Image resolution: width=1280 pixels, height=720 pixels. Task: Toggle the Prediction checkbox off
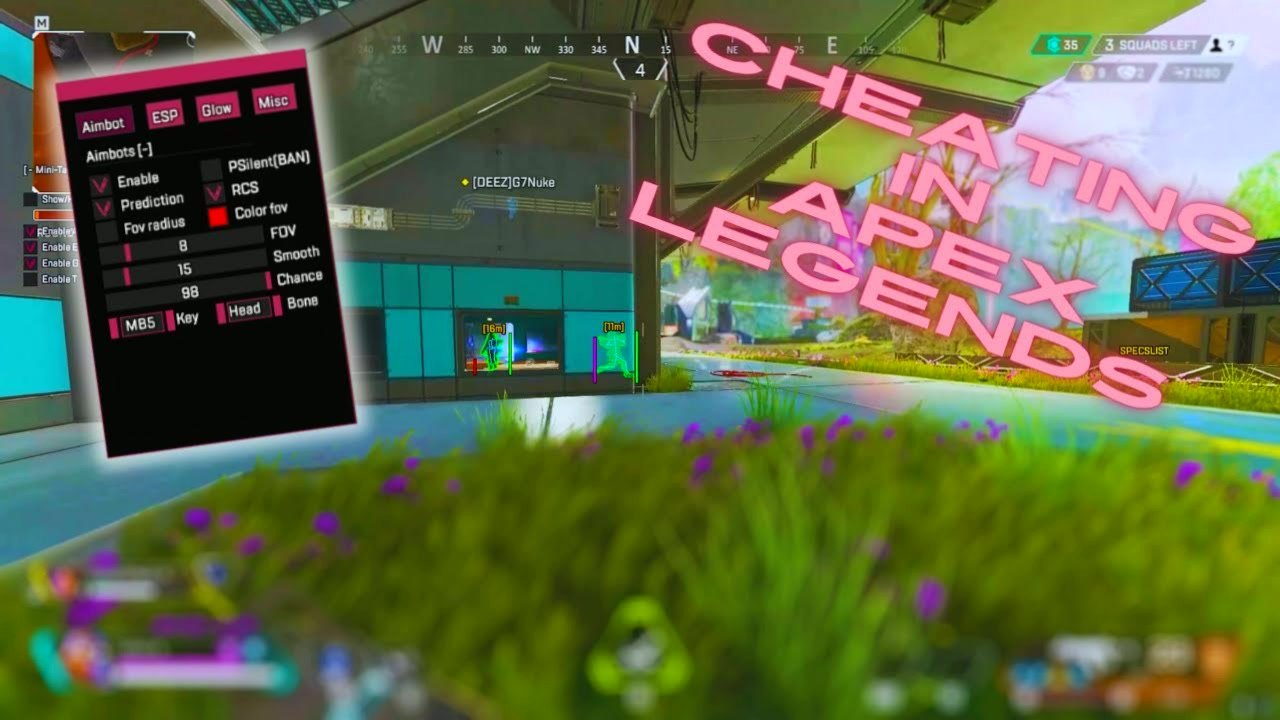[102, 210]
